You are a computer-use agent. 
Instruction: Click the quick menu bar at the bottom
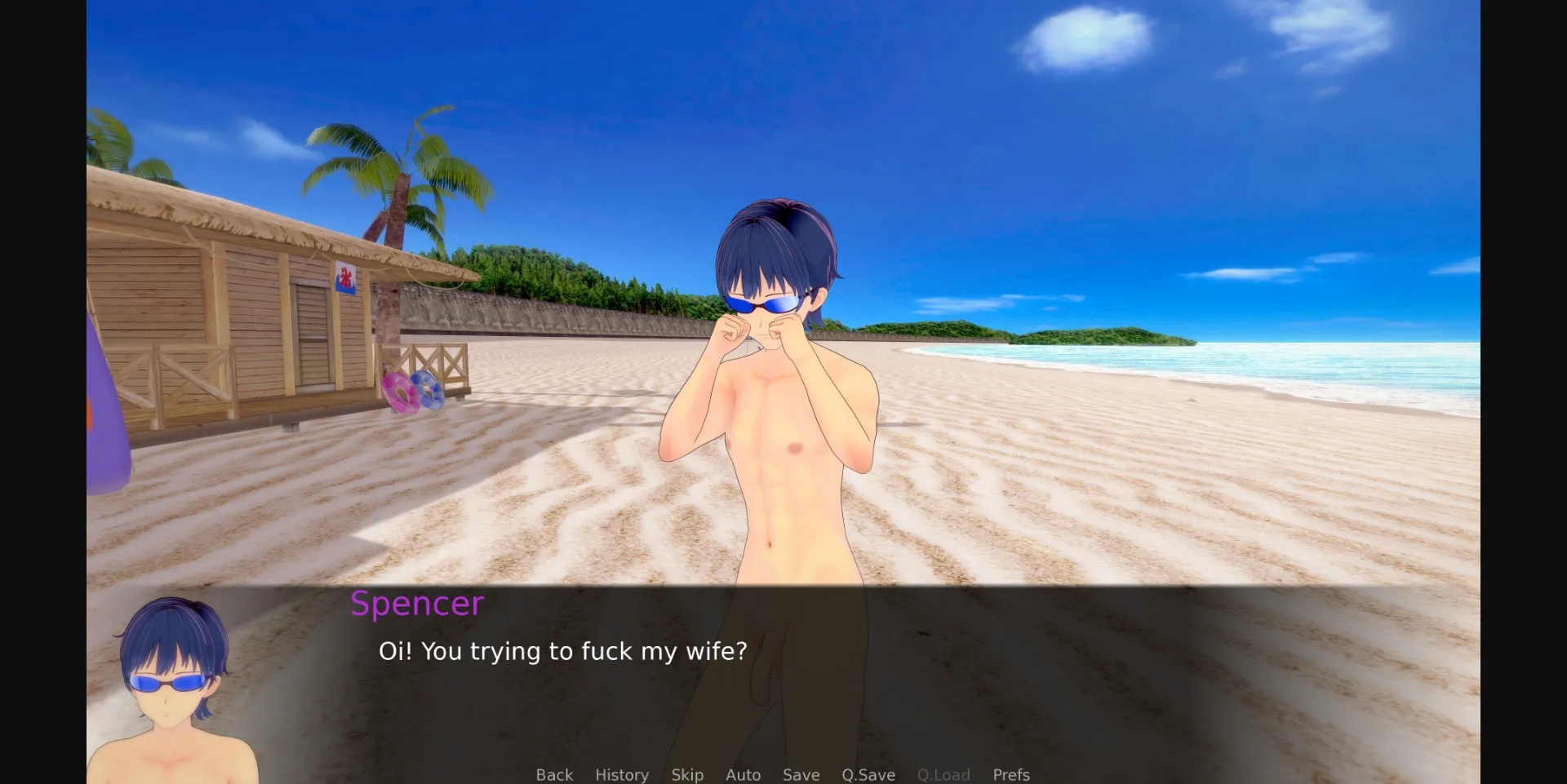[x=783, y=775]
